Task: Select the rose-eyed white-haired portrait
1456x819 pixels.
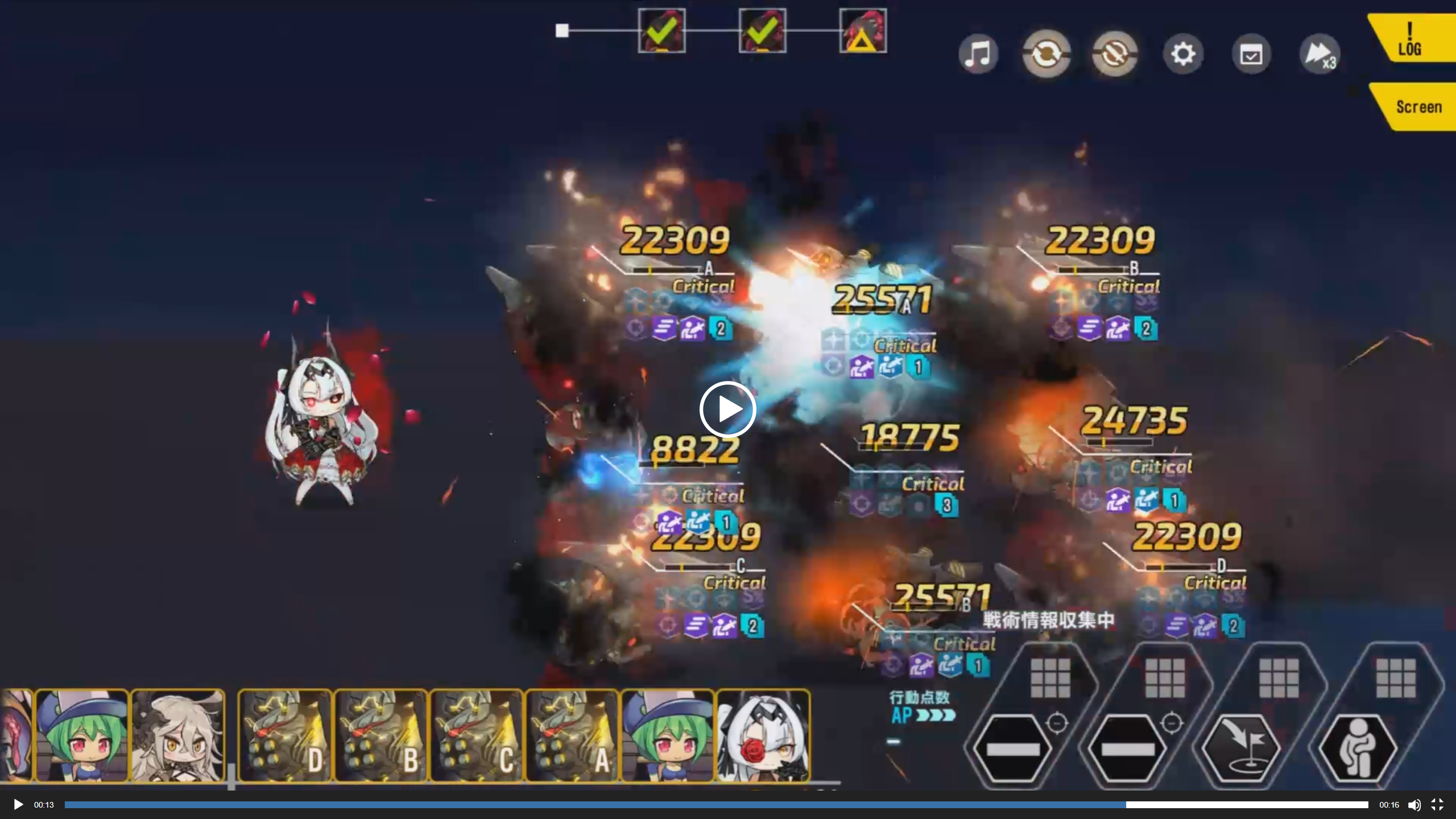Action: pos(763,737)
